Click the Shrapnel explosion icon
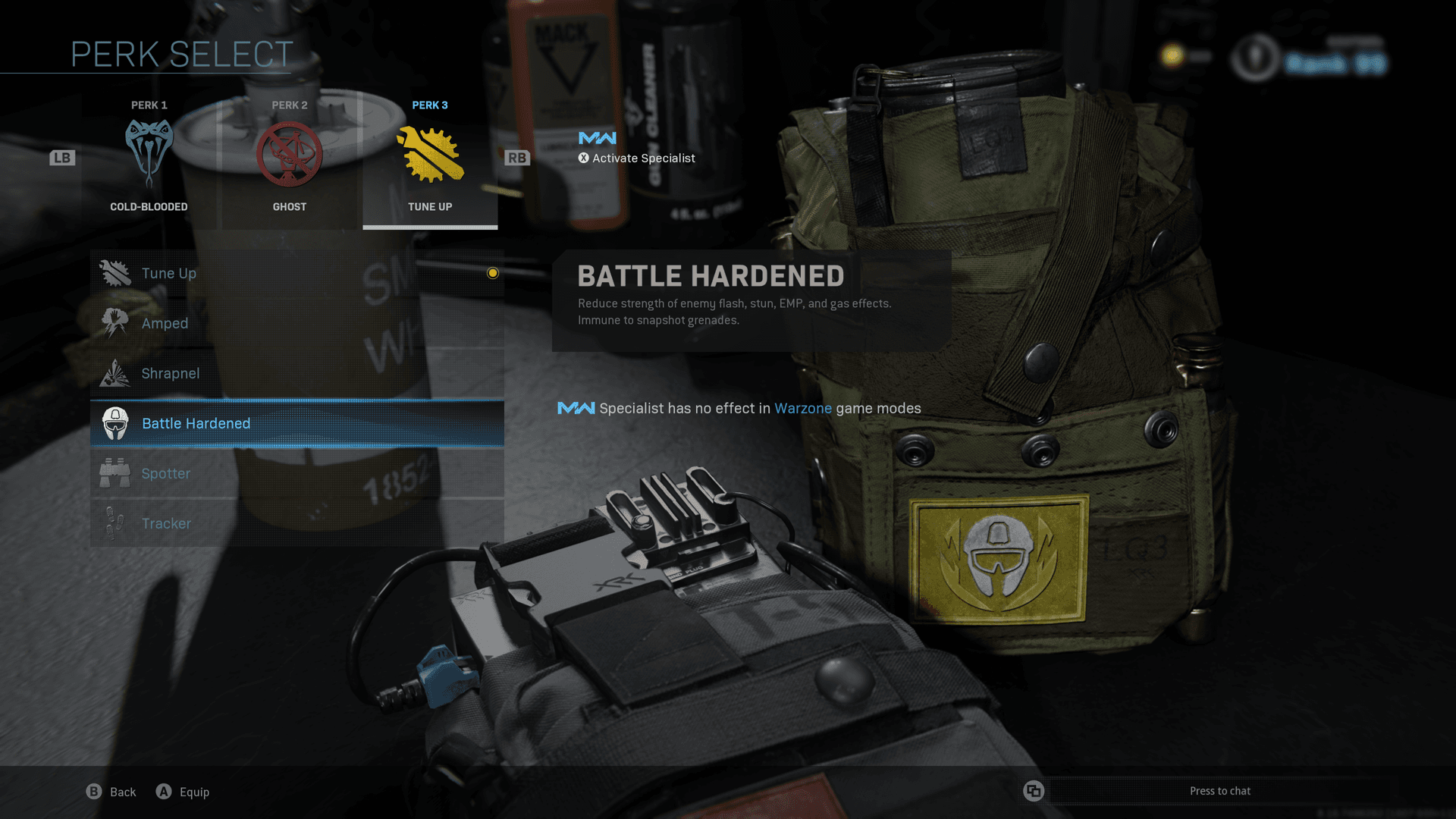The image size is (1456, 819). coord(115,372)
